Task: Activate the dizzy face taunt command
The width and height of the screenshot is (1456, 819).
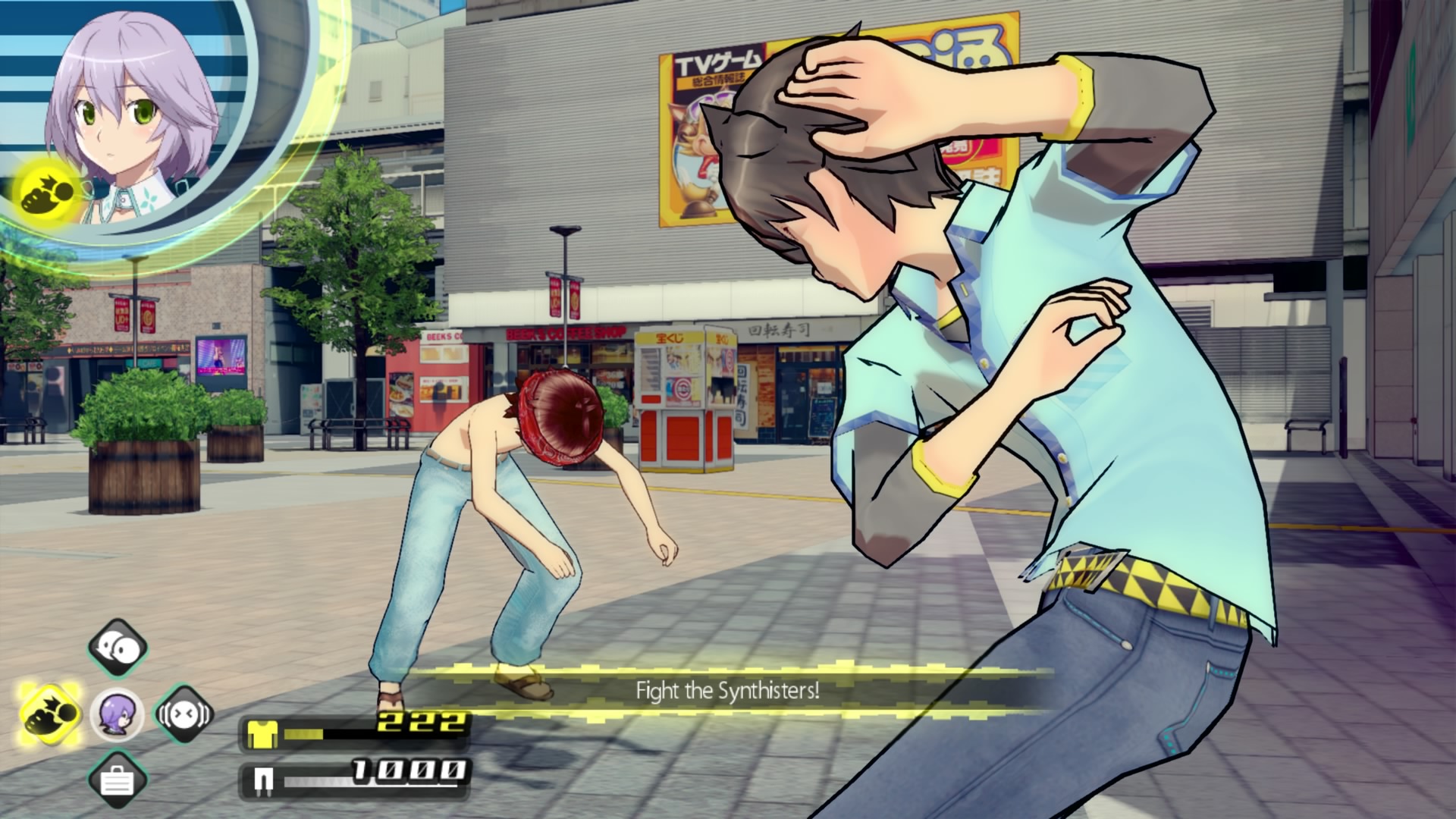Action: (184, 714)
